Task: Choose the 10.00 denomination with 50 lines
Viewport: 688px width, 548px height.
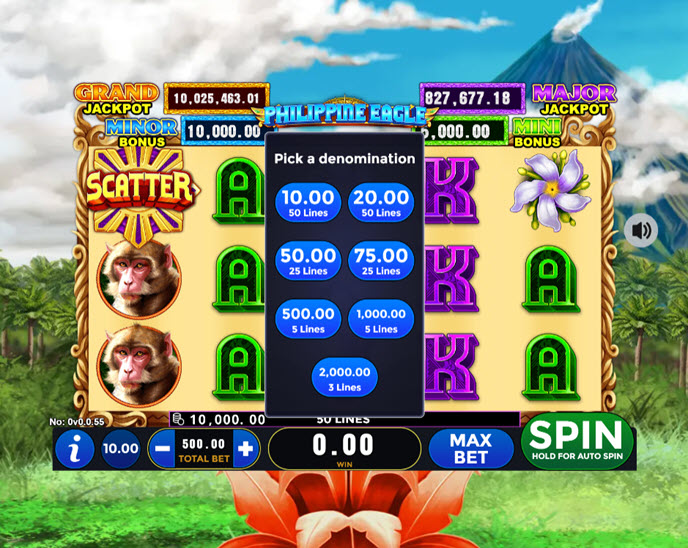Action: (x=308, y=203)
